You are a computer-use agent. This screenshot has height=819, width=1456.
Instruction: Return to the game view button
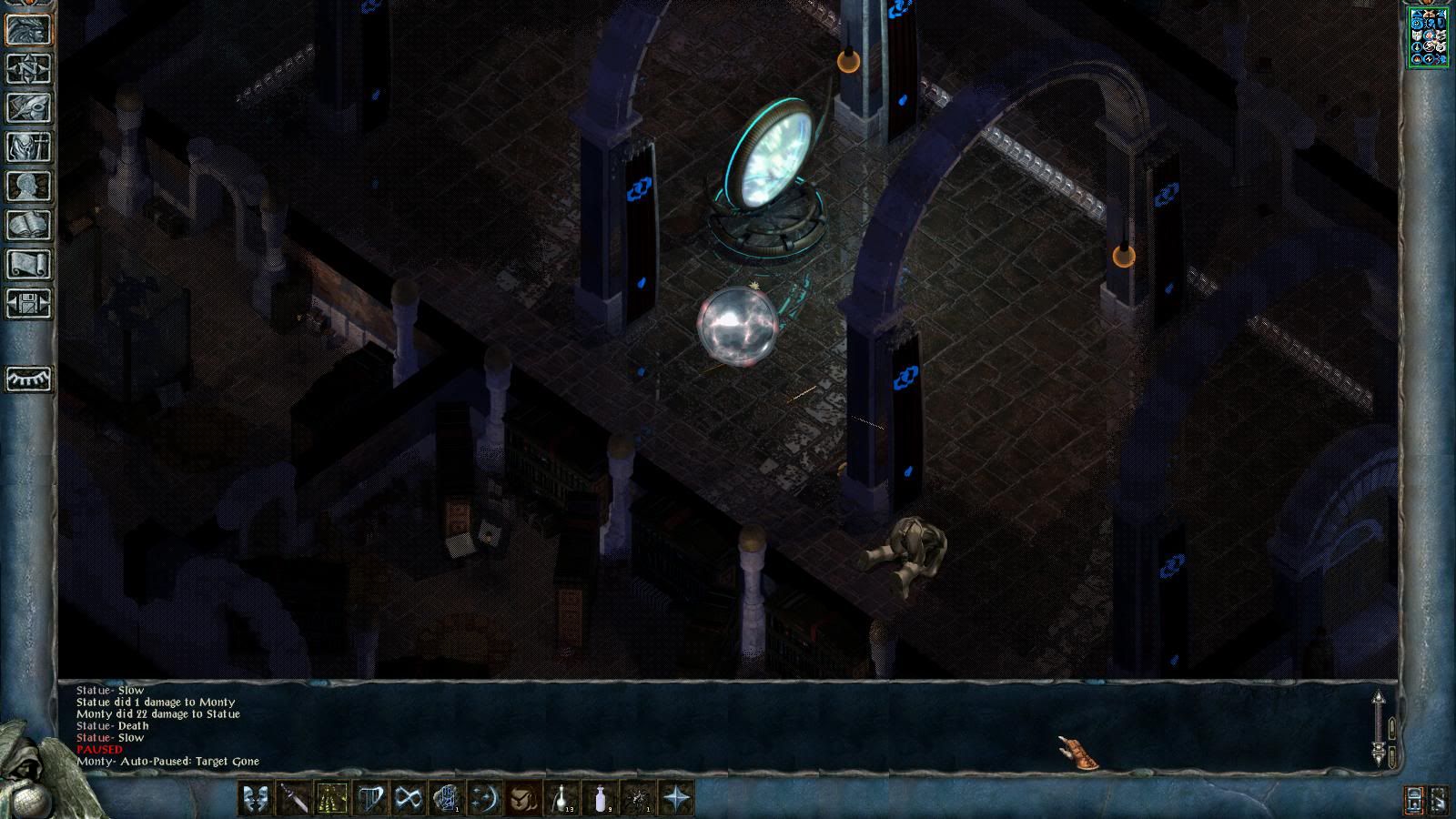(29, 29)
